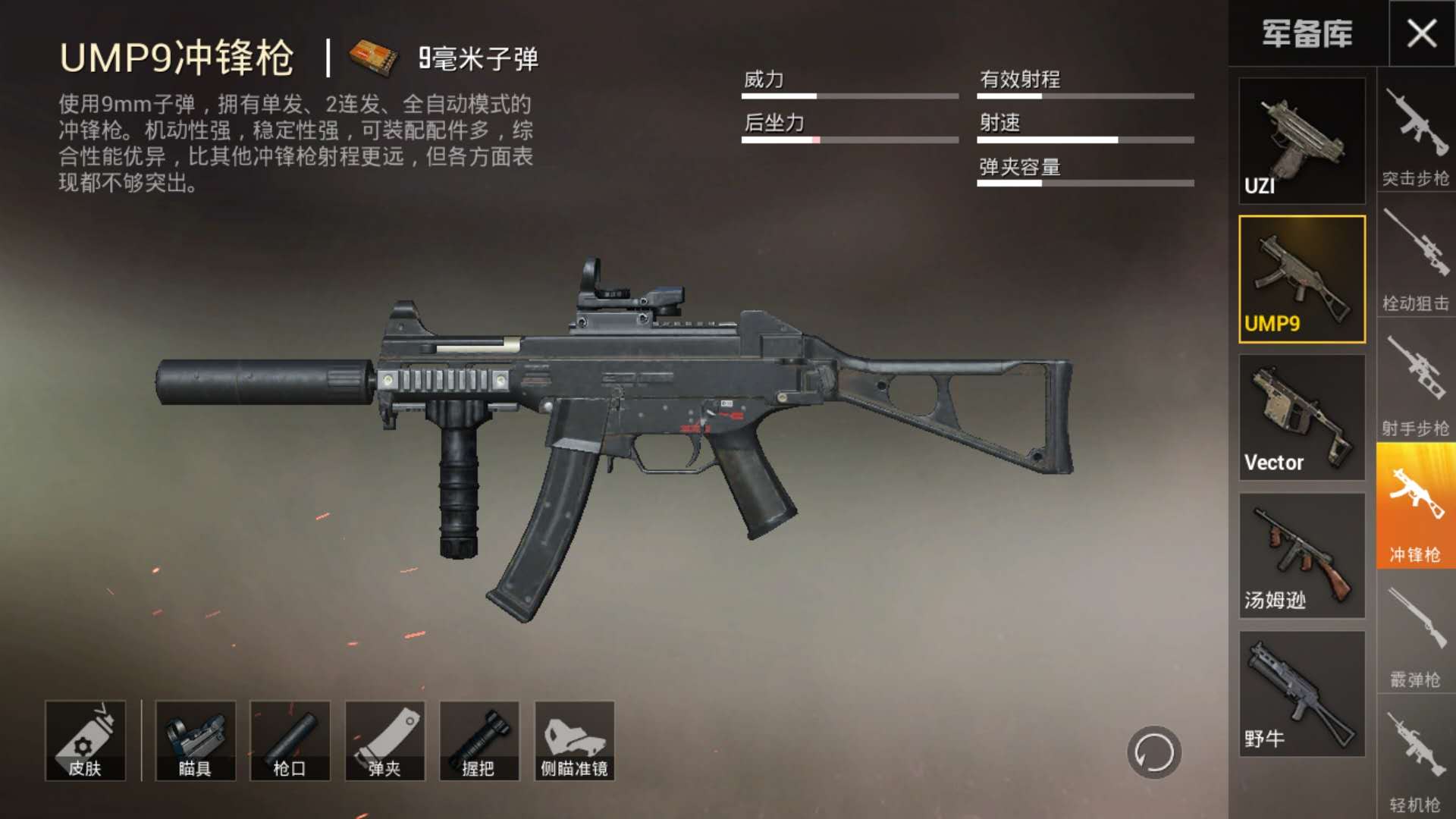The width and height of the screenshot is (1456, 819).
Task: Close the armory screen
Action: [x=1421, y=33]
